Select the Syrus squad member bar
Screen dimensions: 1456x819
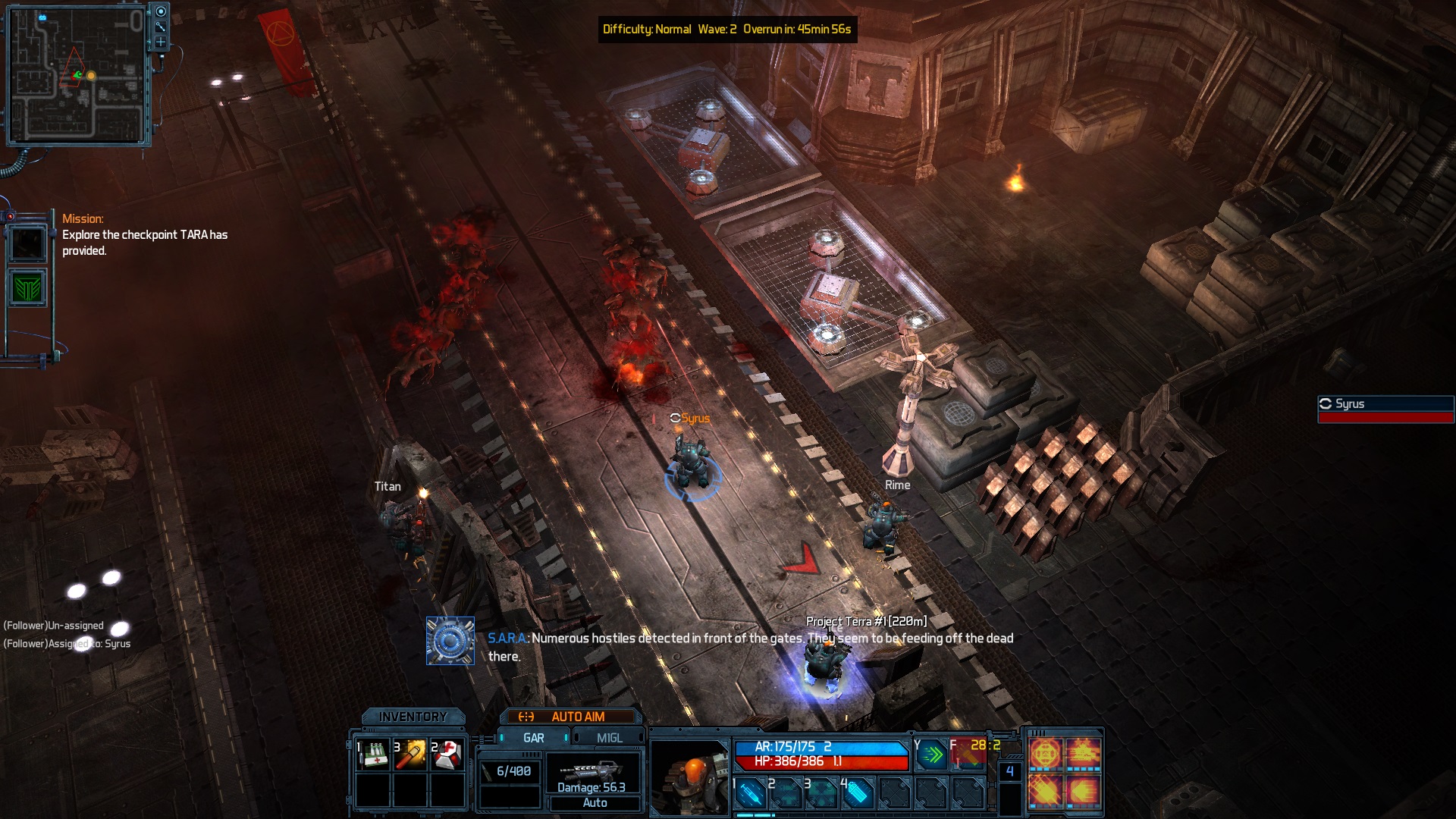coord(1385,409)
